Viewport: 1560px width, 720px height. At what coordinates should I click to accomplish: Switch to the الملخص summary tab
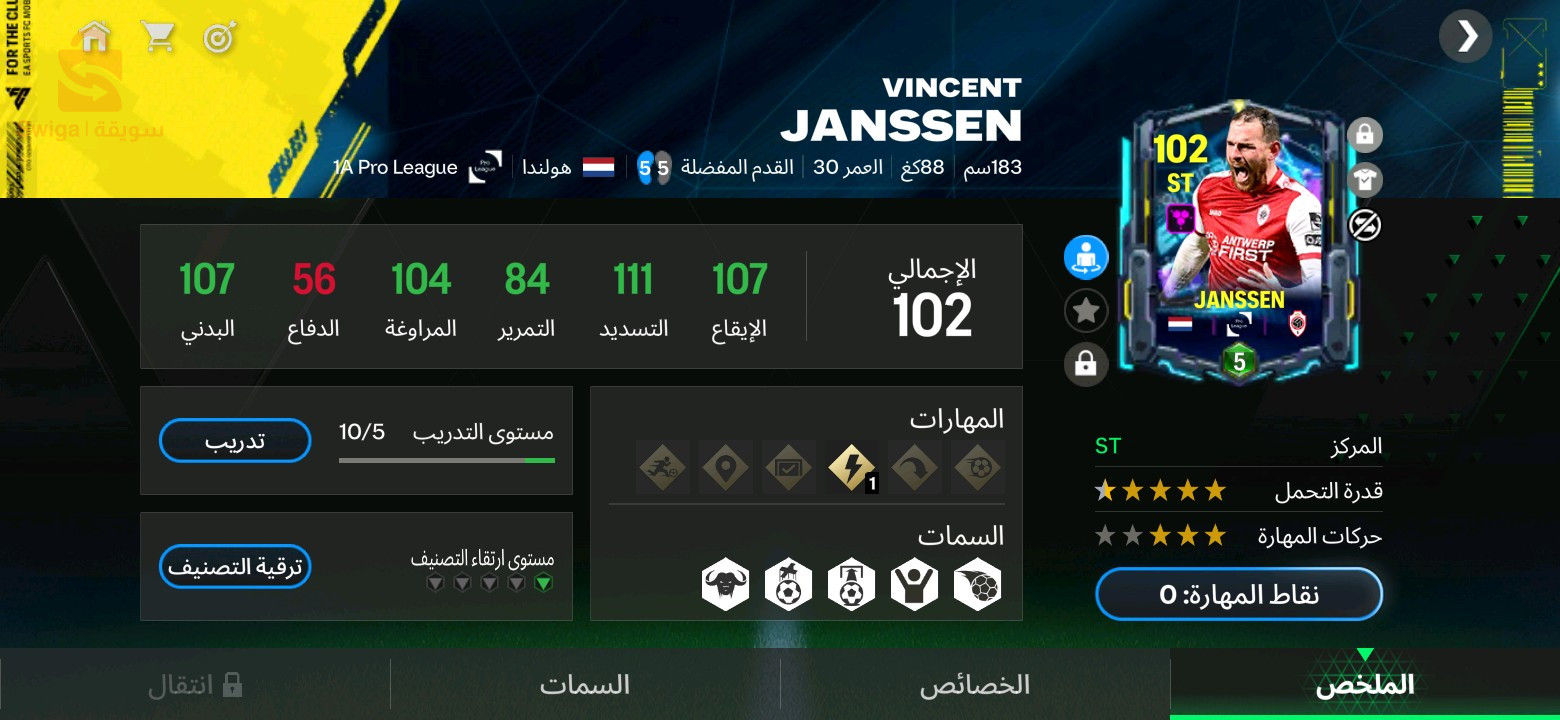(1364, 685)
